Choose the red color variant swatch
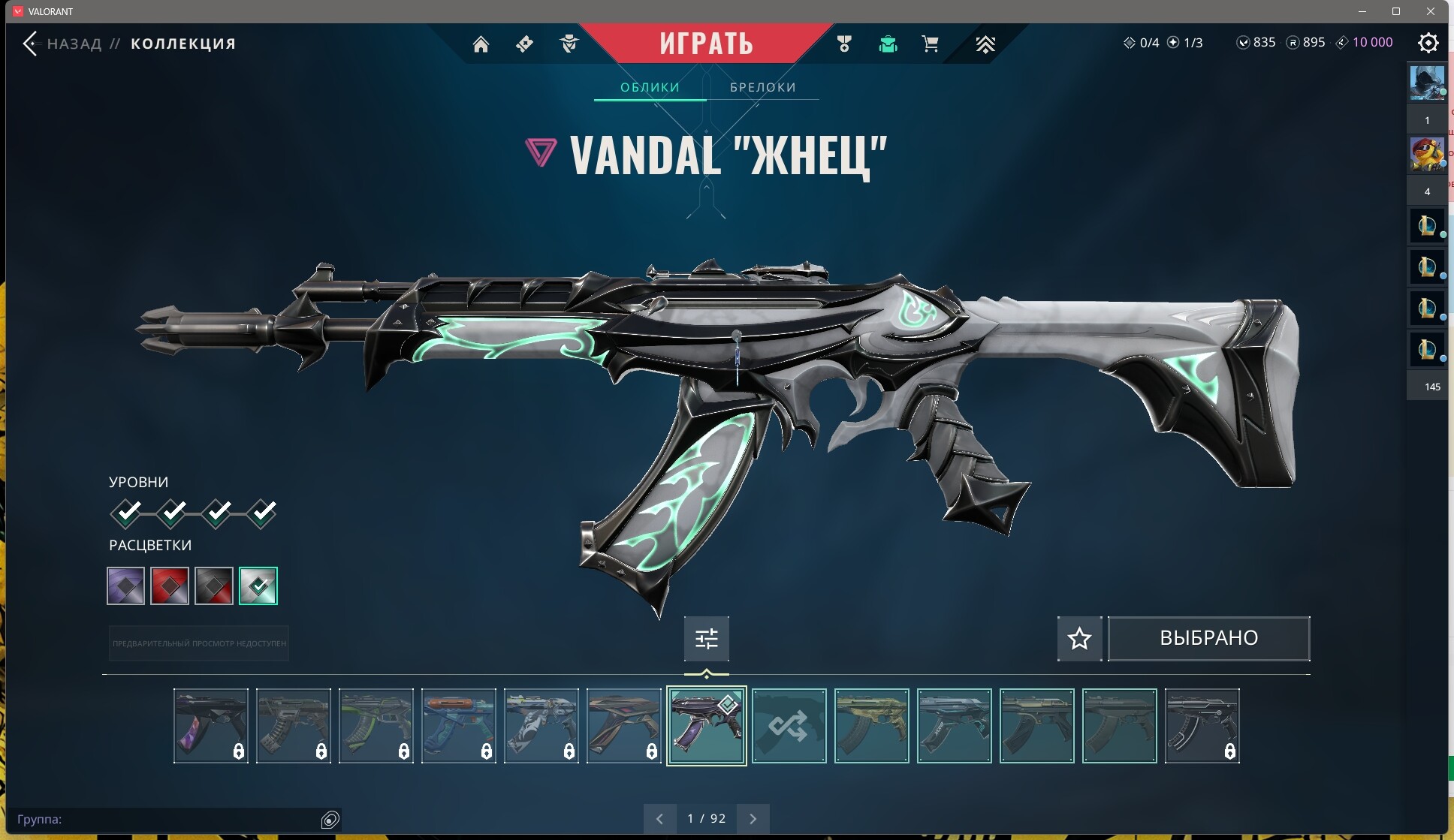The image size is (1454, 840). [170, 586]
